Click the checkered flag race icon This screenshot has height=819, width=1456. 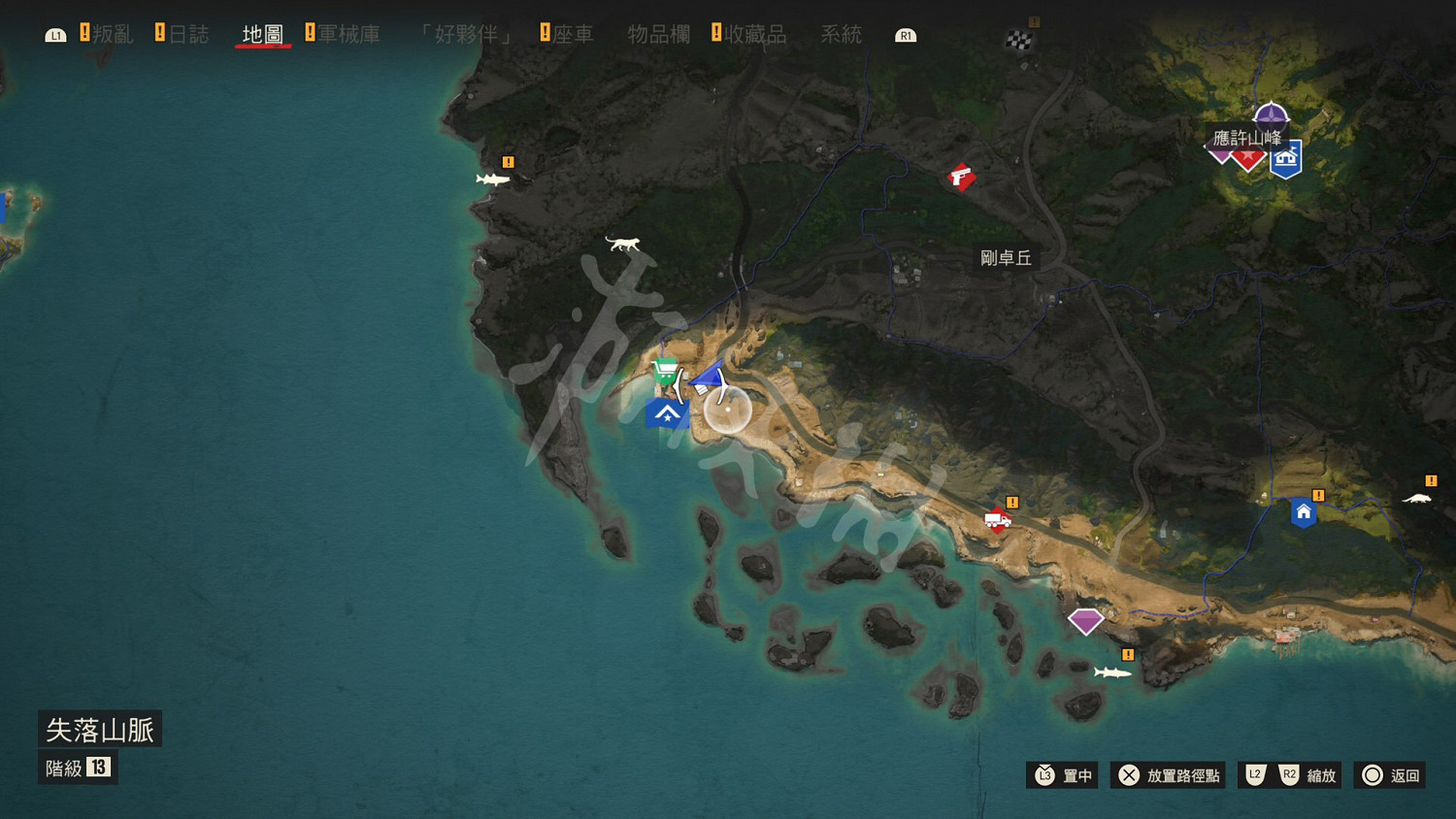point(1018,40)
